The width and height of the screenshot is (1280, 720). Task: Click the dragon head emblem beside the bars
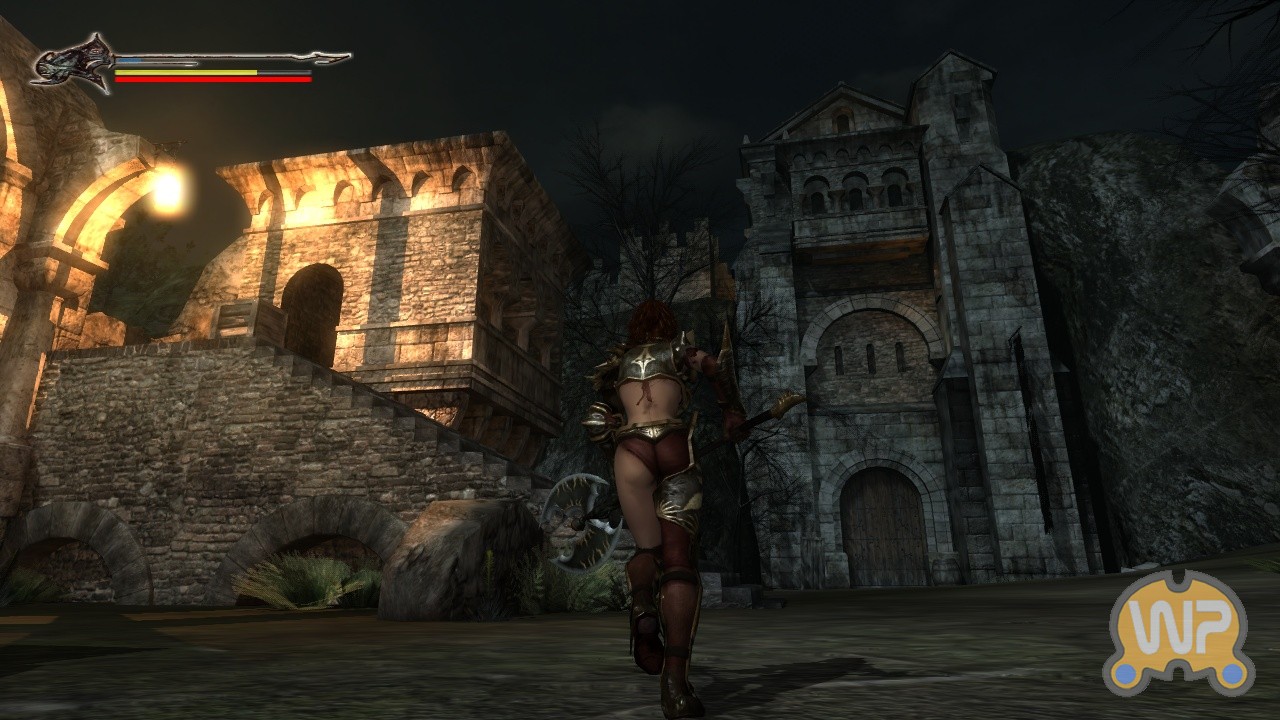pyautogui.click(x=73, y=63)
